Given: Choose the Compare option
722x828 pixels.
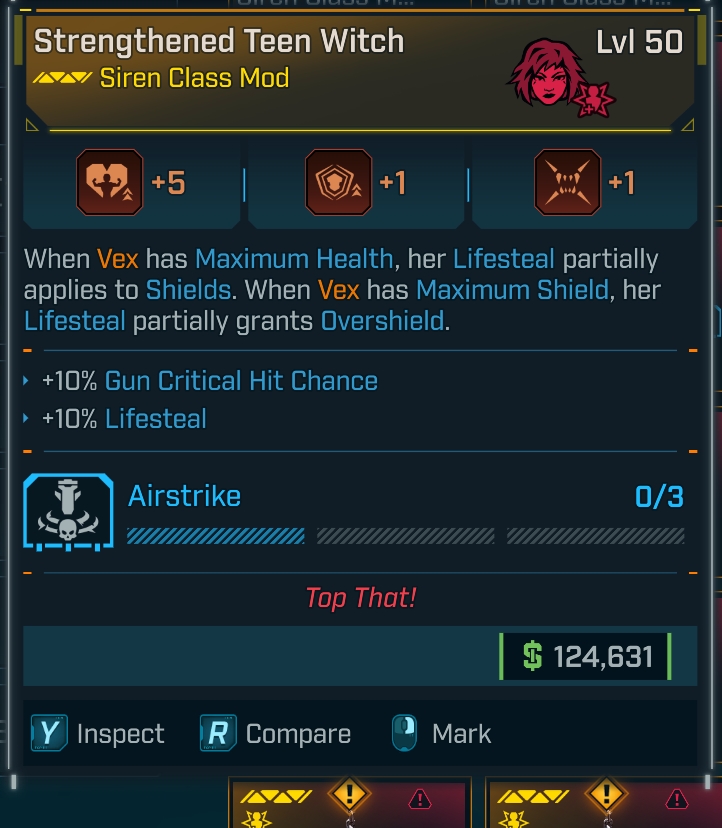Looking at the screenshot, I should click(275, 734).
